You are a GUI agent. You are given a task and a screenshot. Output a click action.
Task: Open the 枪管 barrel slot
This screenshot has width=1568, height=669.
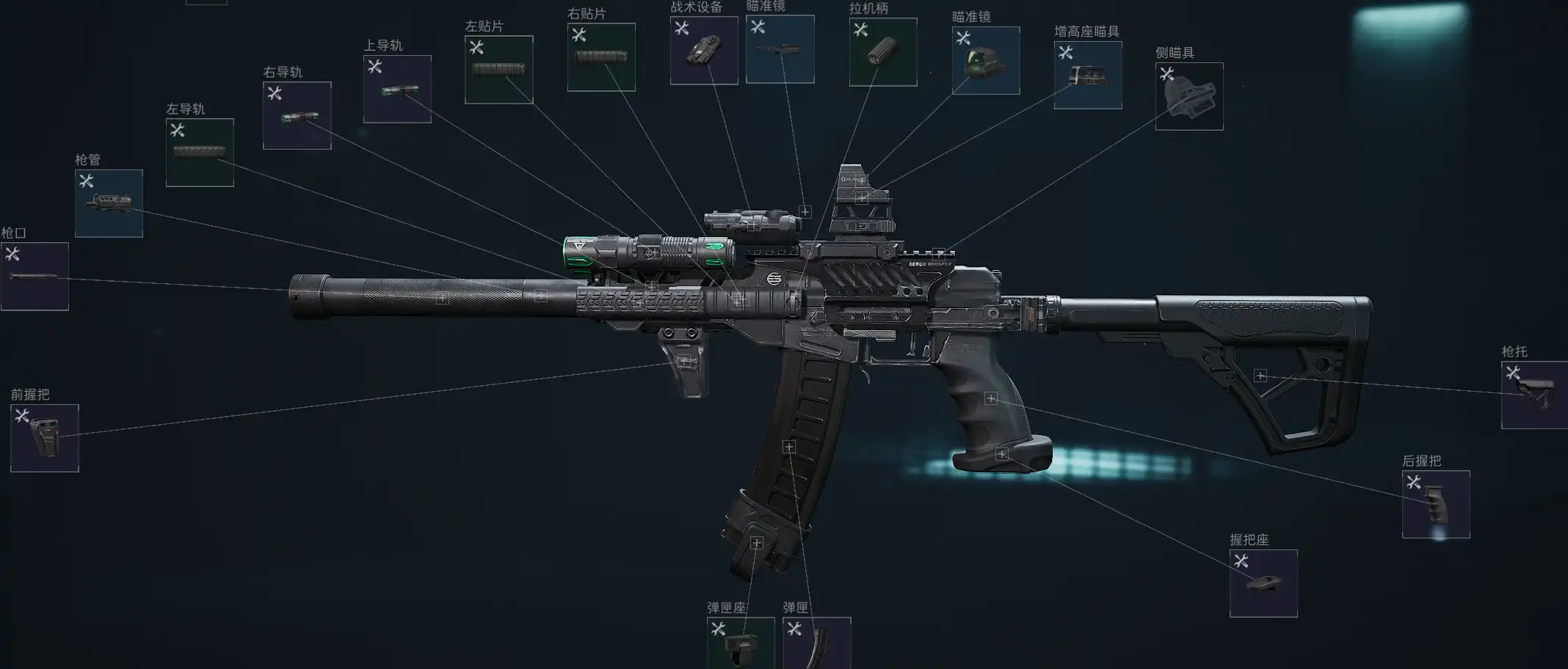[x=109, y=203]
